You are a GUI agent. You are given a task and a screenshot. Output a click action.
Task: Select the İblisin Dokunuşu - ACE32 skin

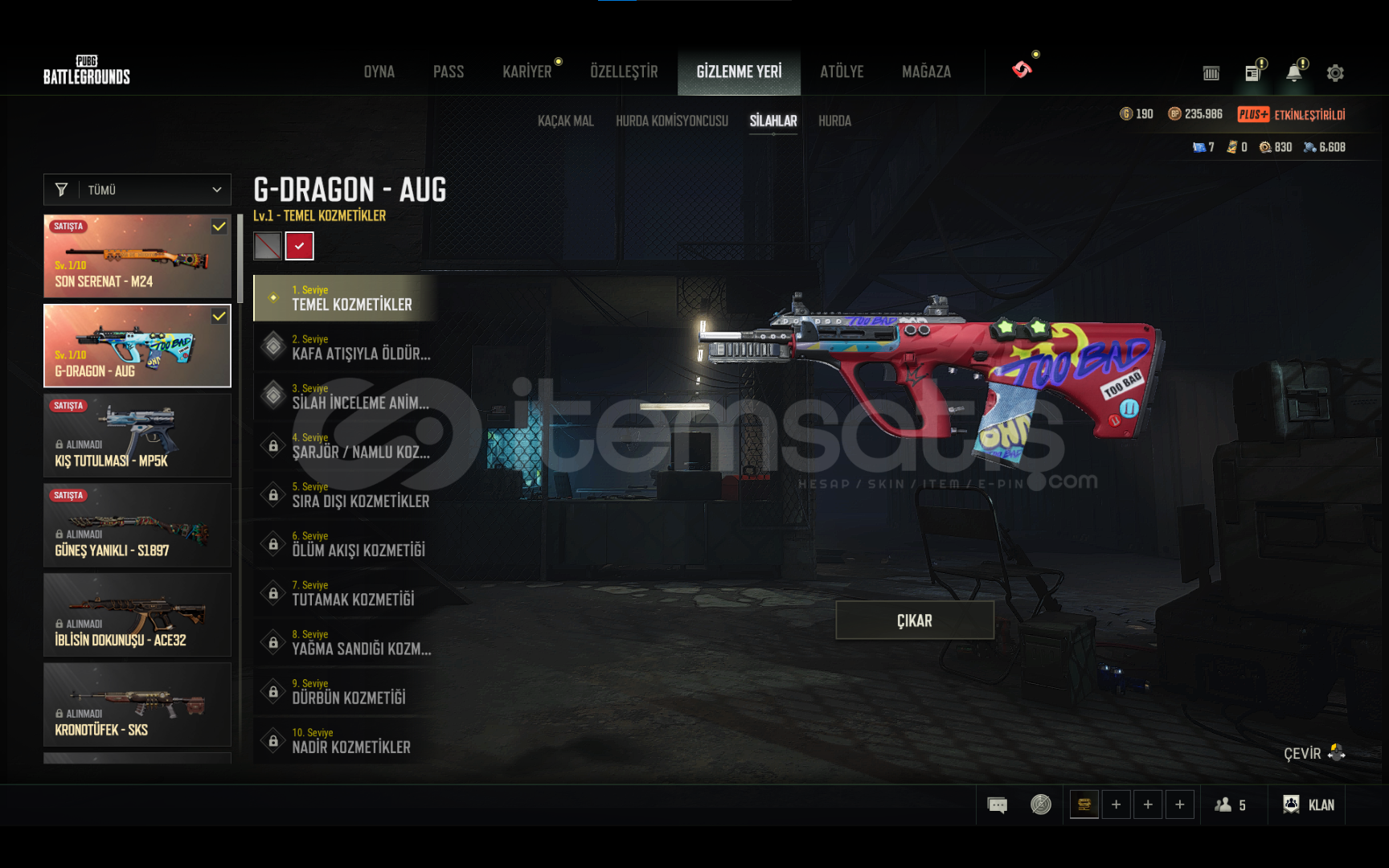pyautogui.click(x=137, y=615)
